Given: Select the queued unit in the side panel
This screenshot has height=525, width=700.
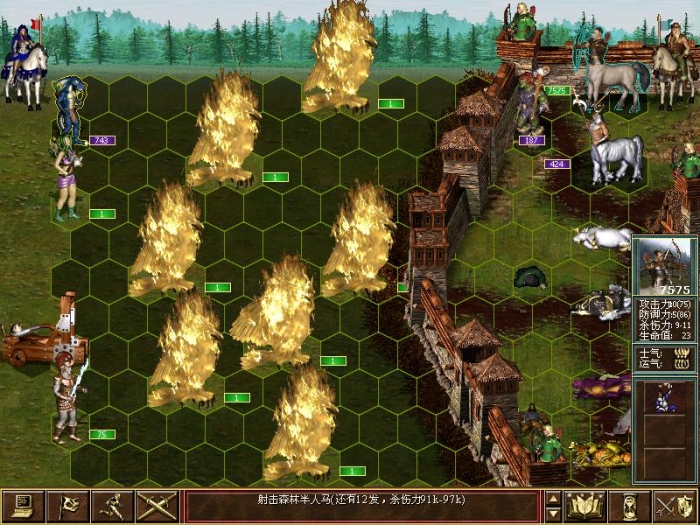Looking at the screenshot, I should [x=665, y=397].
